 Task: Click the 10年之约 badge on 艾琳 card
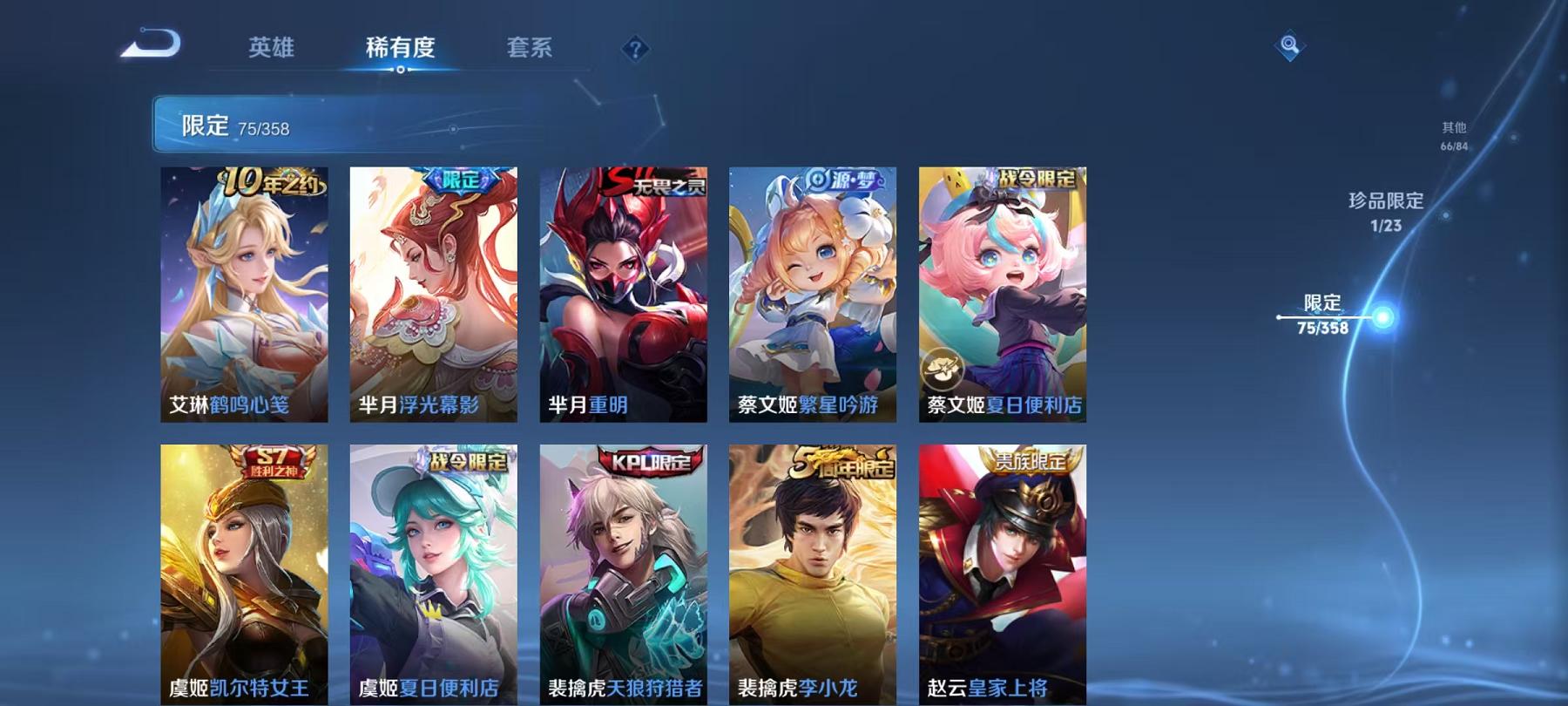264,180
